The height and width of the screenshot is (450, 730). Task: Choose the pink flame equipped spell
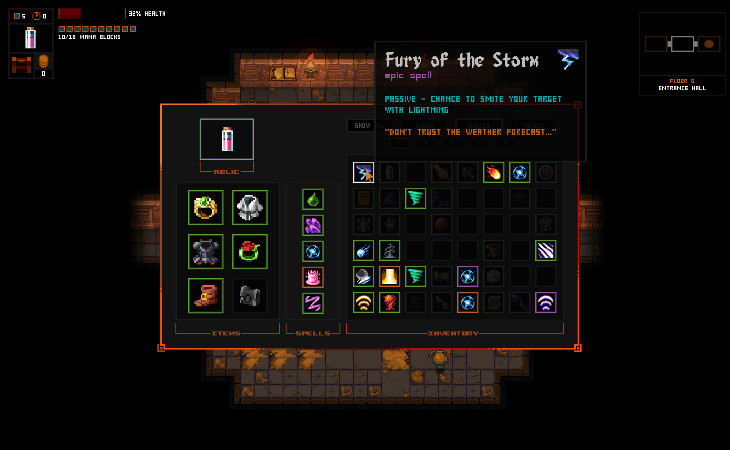(x=313, y=277)
